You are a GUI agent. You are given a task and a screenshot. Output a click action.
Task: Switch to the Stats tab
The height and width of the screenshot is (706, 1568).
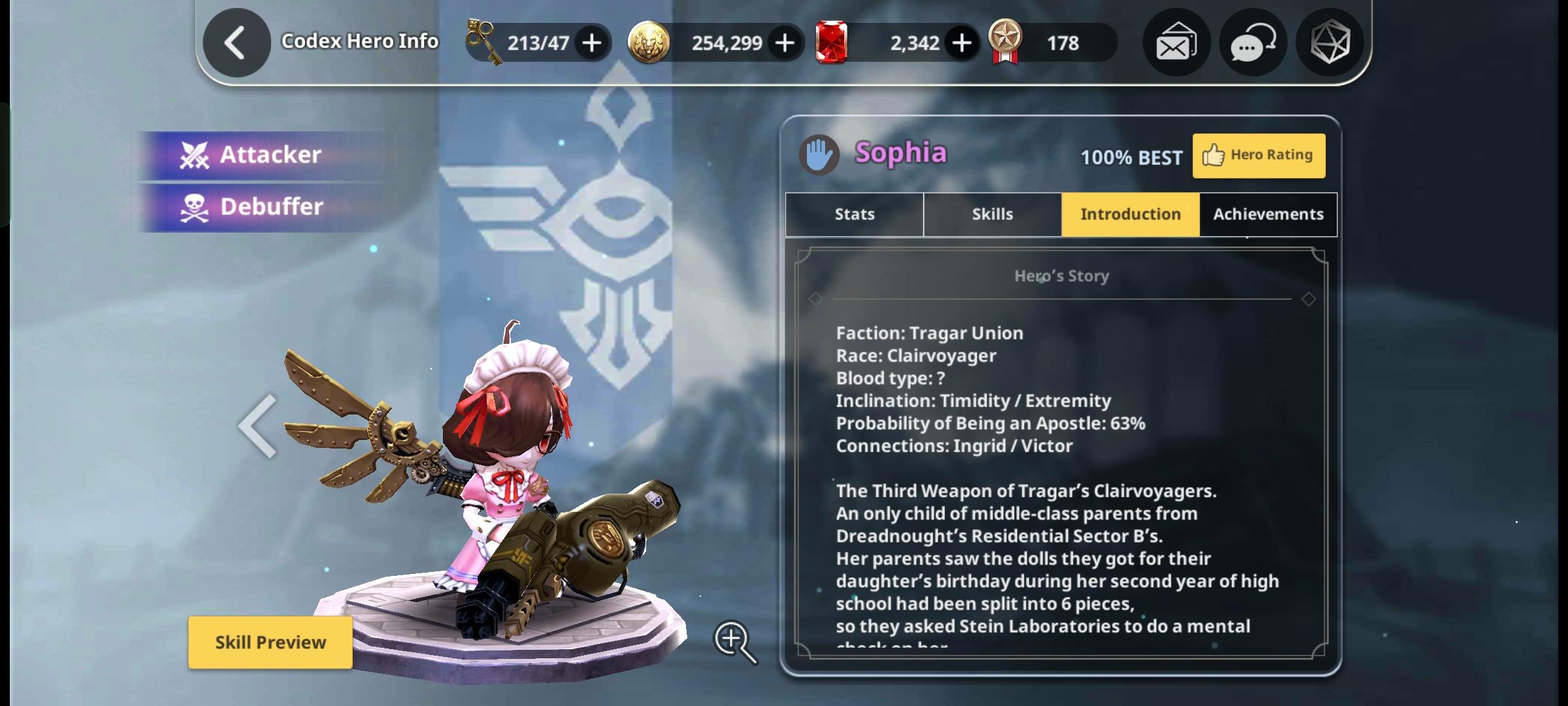(x=853, y=214)
